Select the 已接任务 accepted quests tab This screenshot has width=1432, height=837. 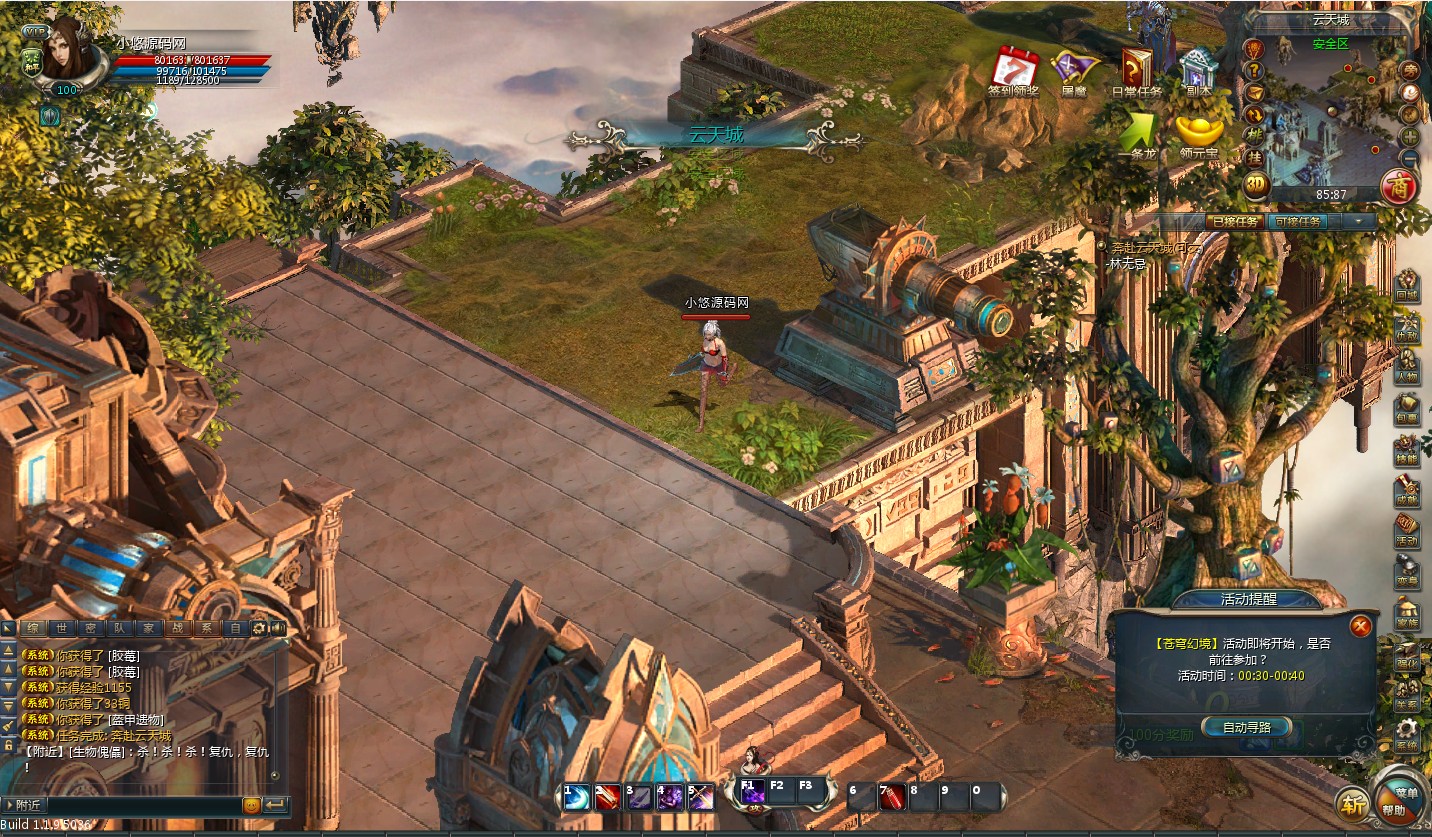point(1234,222)
